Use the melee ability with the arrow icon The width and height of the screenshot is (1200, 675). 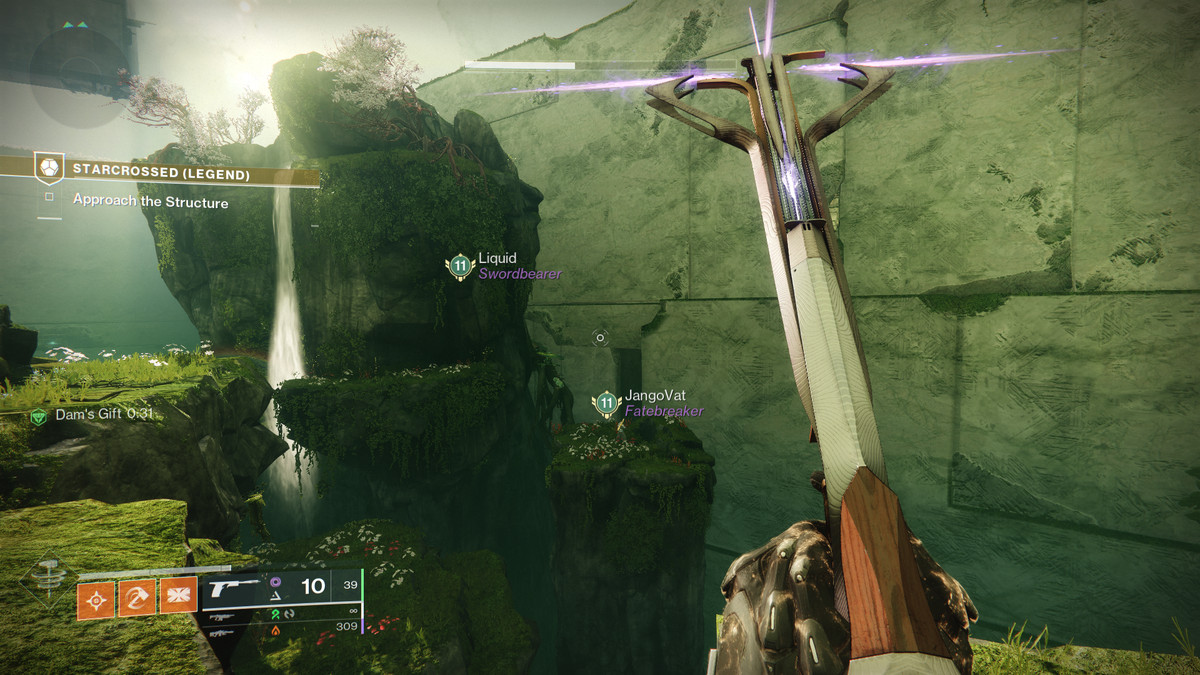pyautogui.click(x=137, y=599)
